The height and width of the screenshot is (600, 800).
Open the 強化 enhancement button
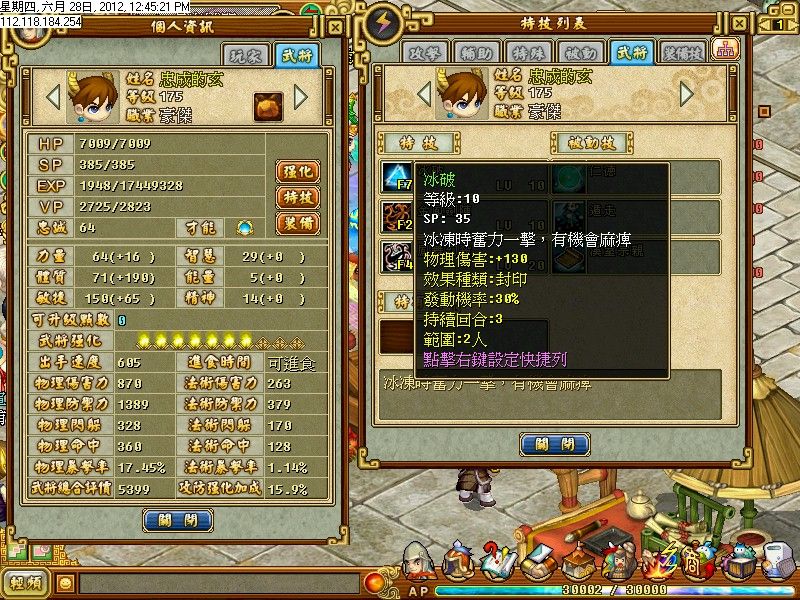pyautogui.click(x=297, y=172)
